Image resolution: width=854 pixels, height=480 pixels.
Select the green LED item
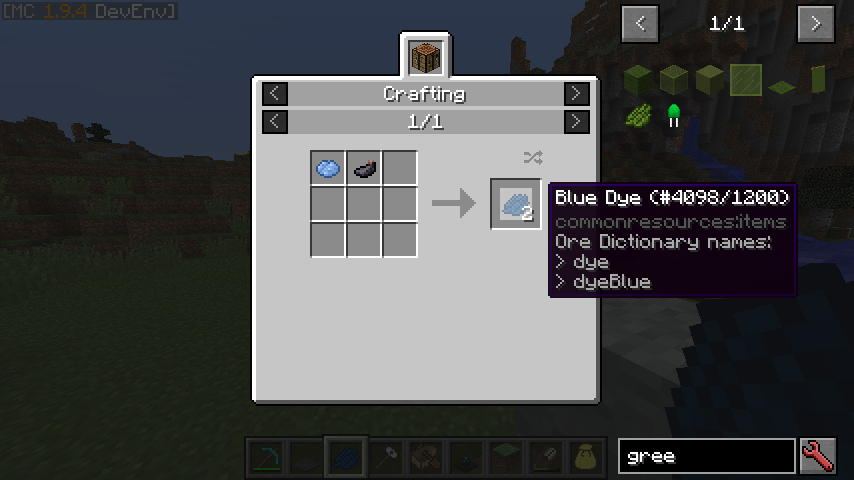674,116
